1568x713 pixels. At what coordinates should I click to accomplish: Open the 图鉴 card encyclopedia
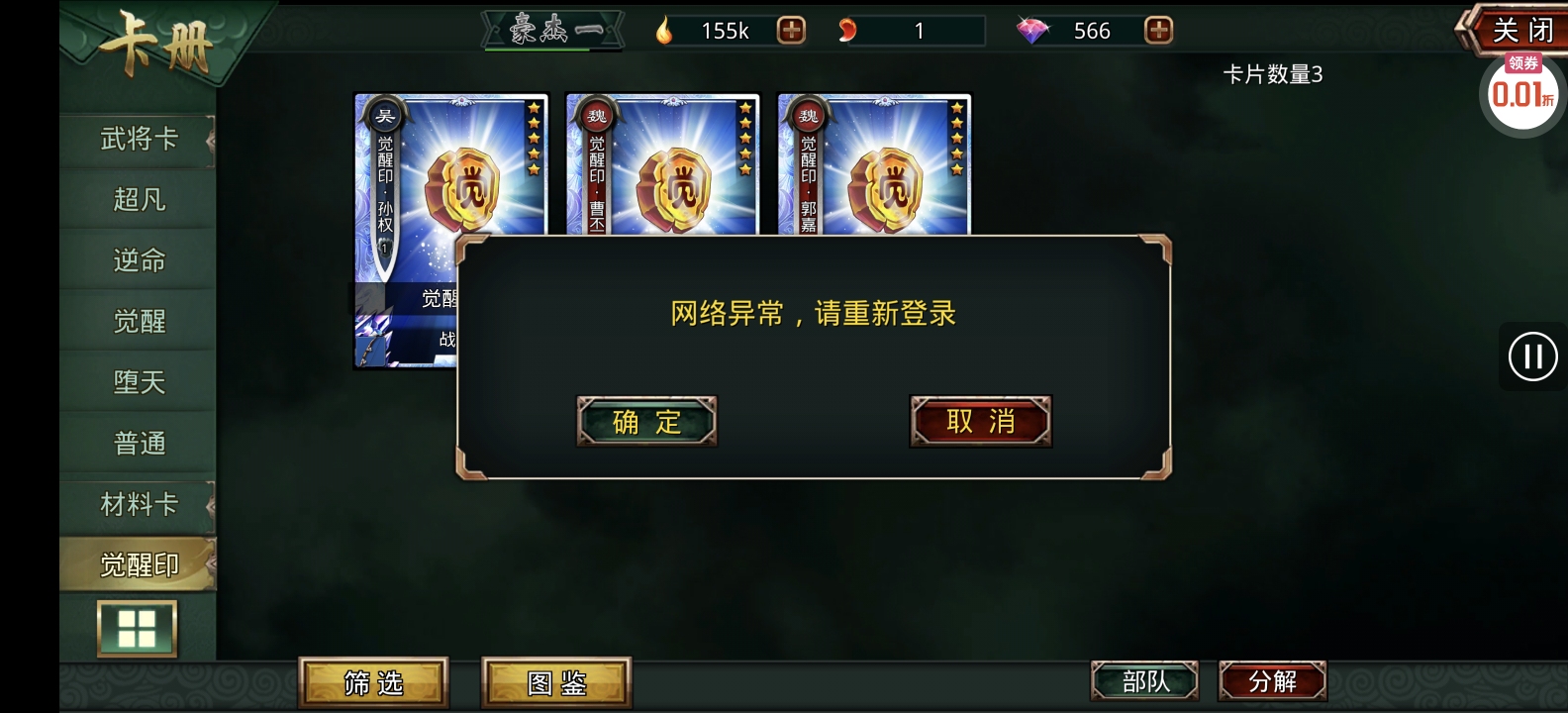(x=556, y=679)
